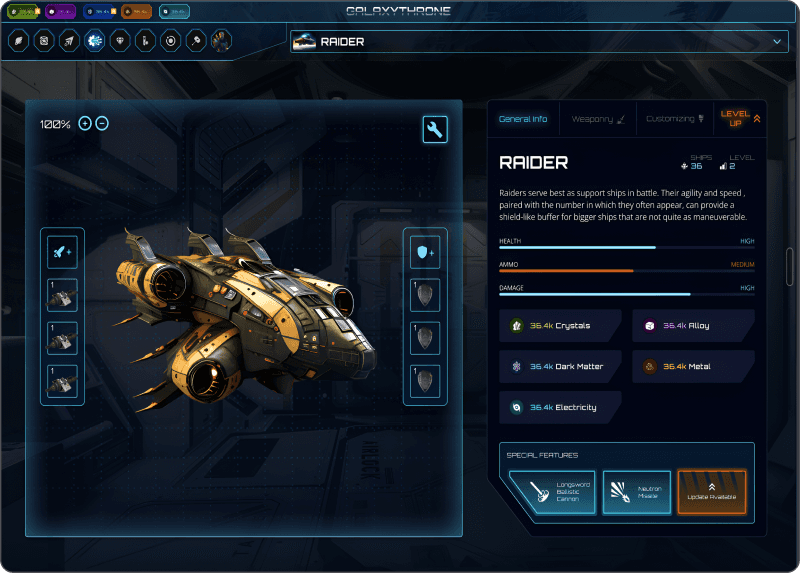Click the Update Available feature slot

pyautogui.click(x=711, y=492)
